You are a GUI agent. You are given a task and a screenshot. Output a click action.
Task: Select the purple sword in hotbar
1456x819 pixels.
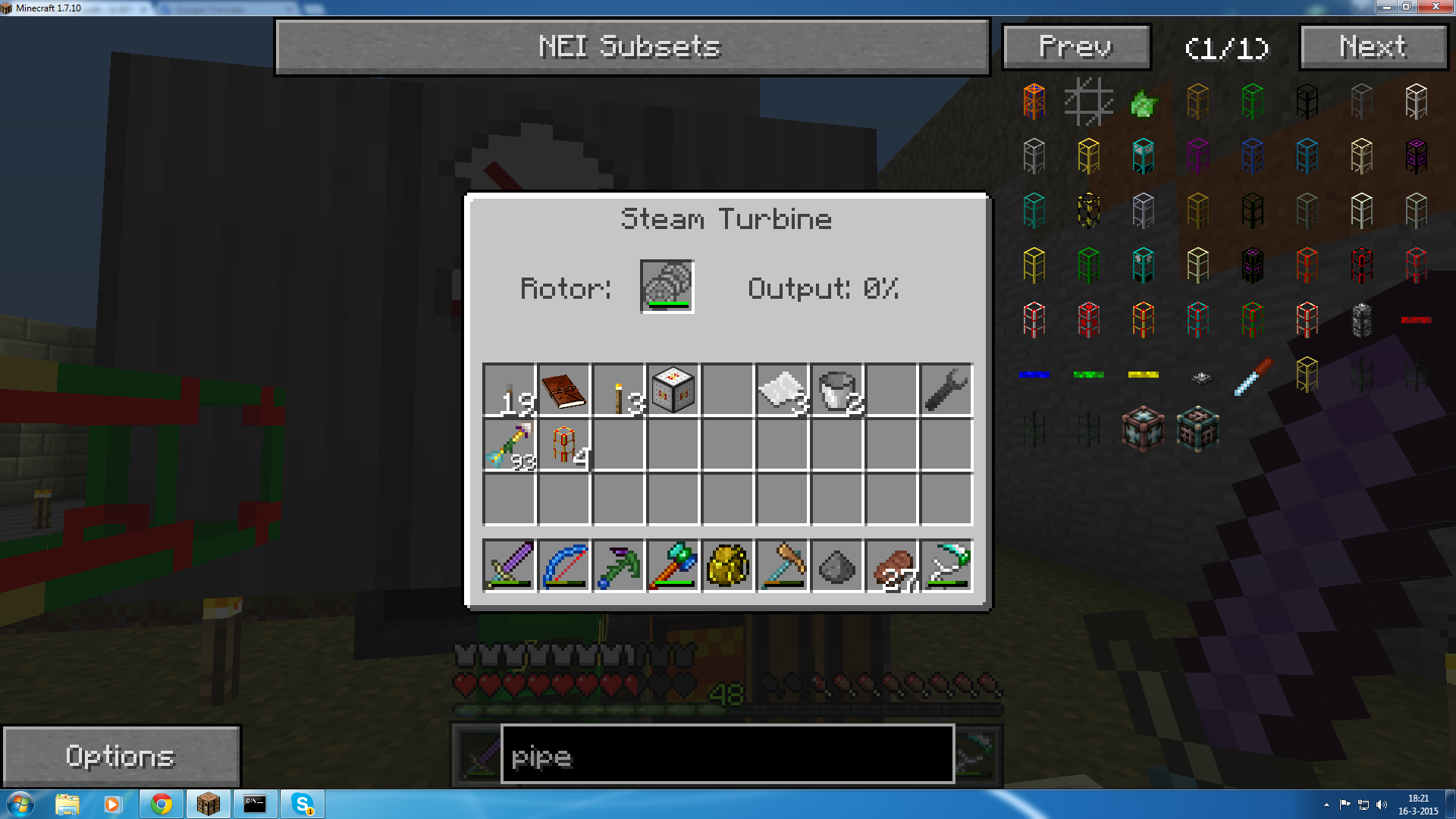[509, 565]
